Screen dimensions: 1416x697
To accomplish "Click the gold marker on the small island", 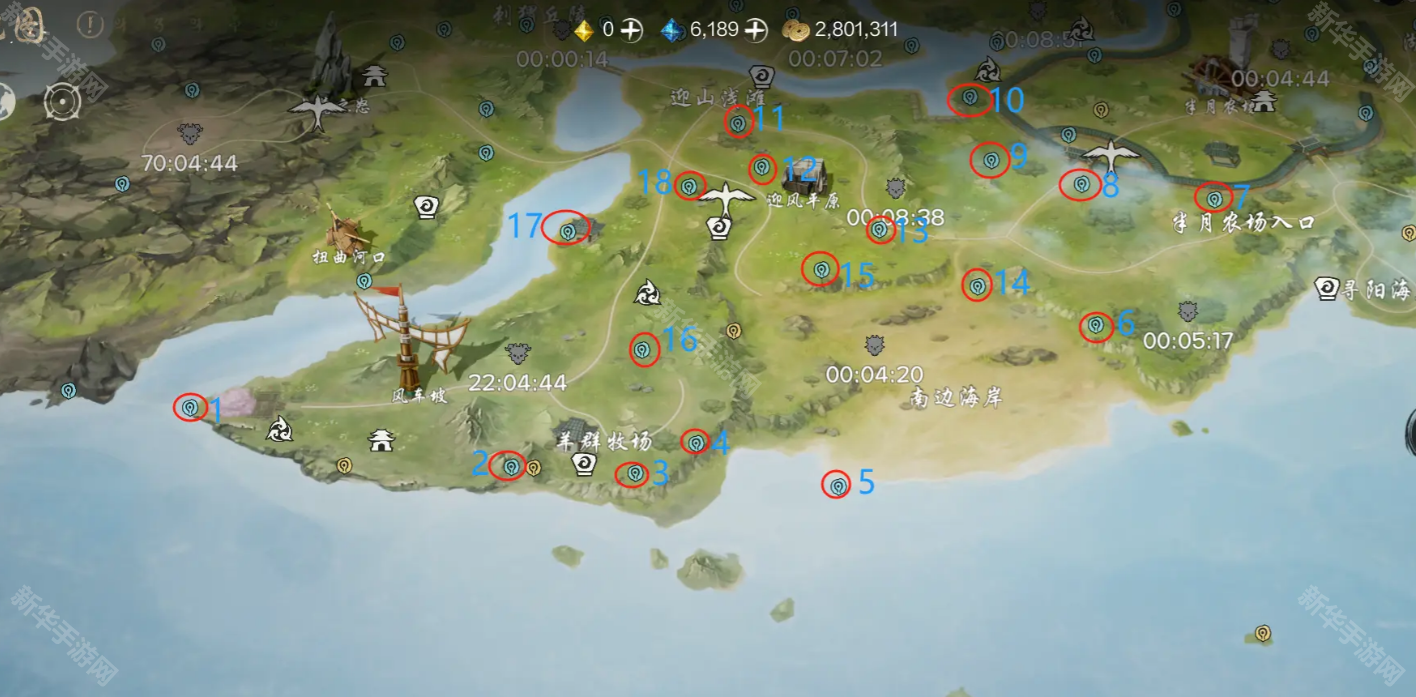I will (x=1263, y=633).
